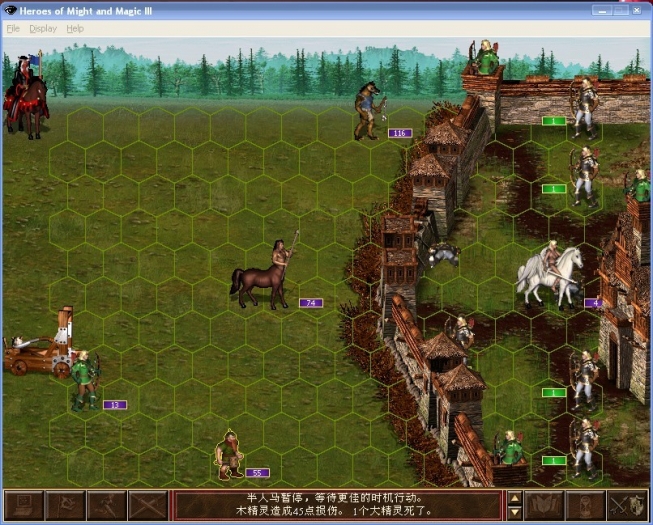The image size is (653, 525).
Task: Click the surrender button
Action: point(65,506)
